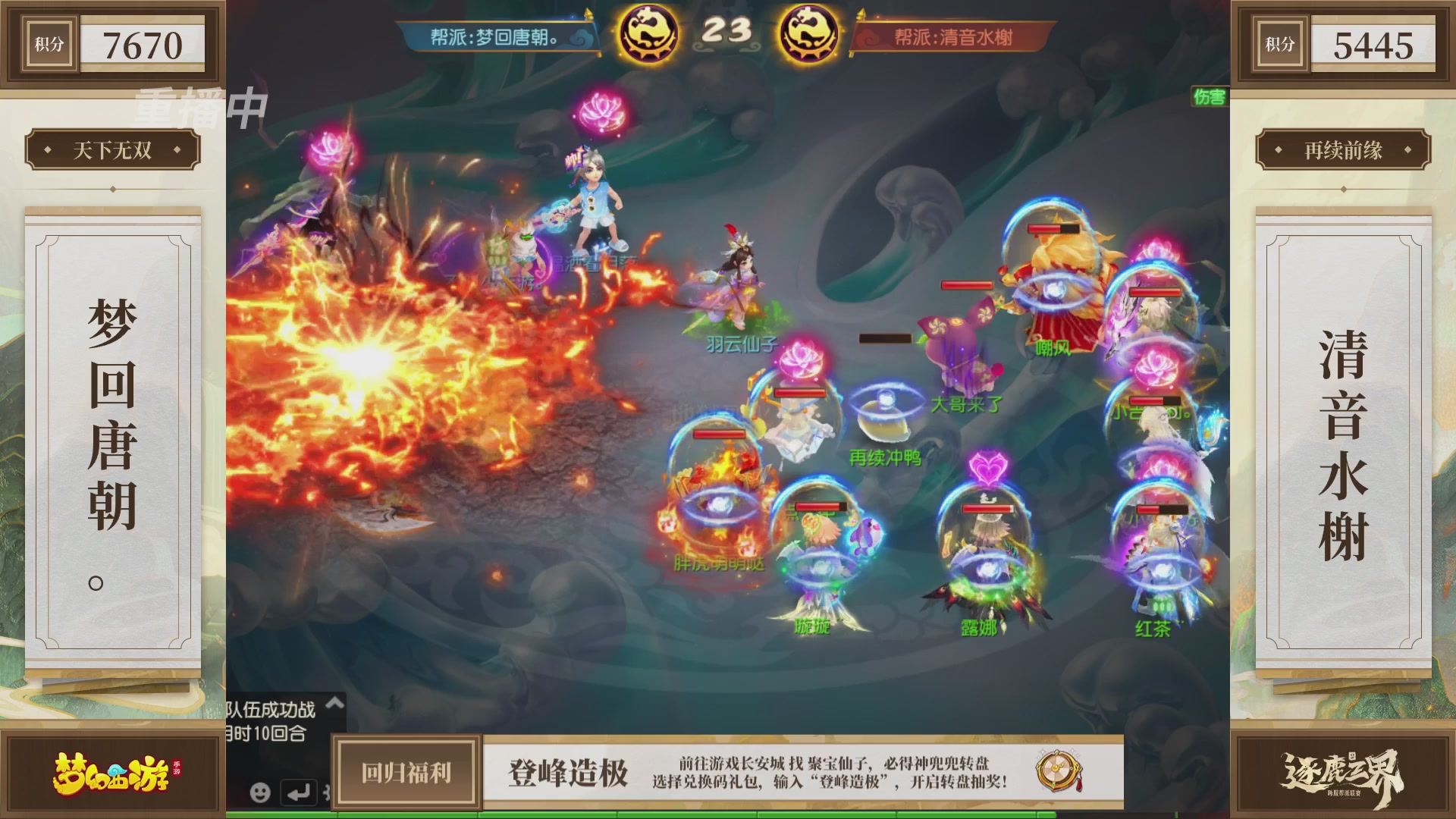Click the 再续前缘 guild slogan button
The image size is (1456, 819).
click(x=1343, y=150)
